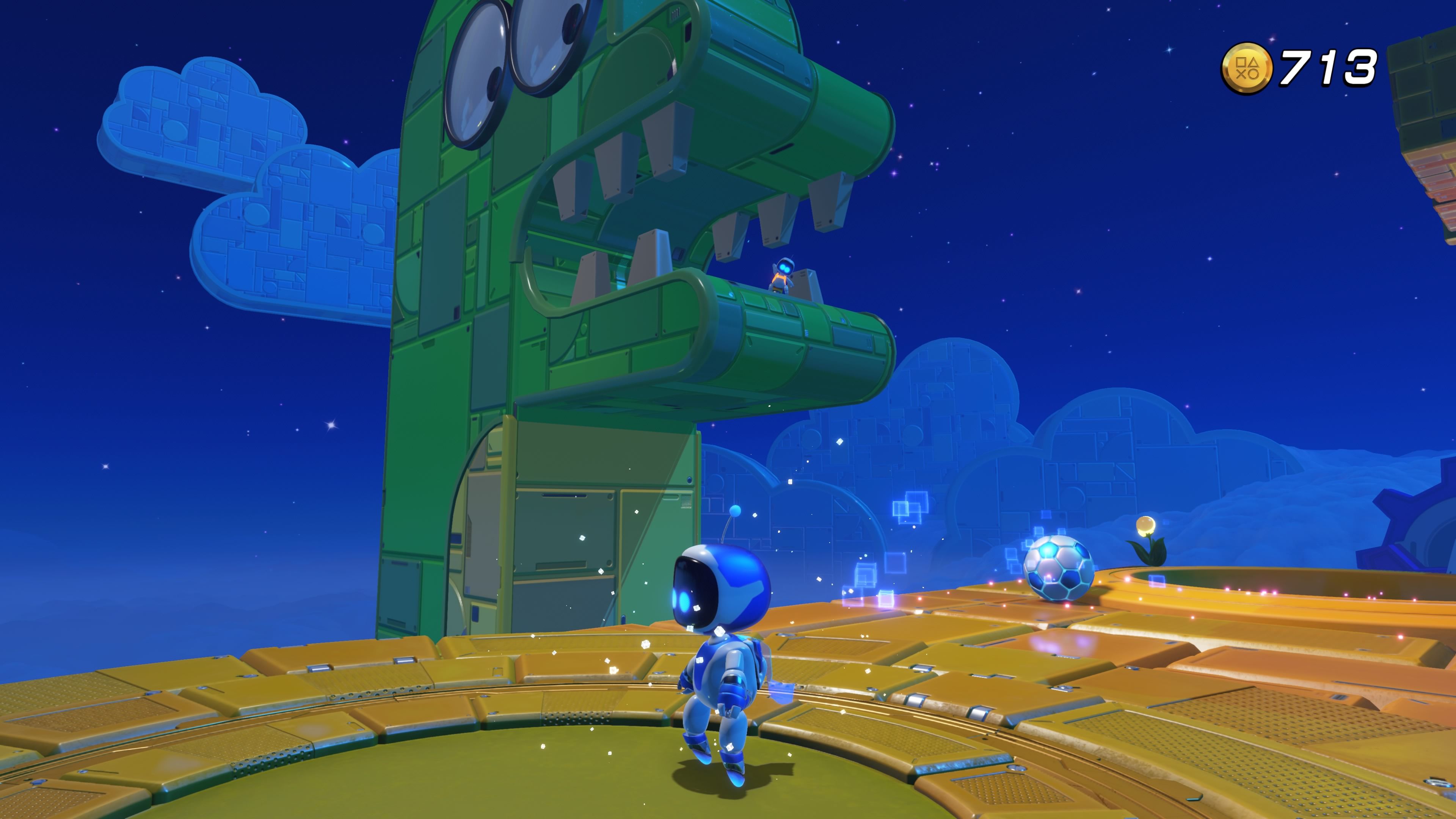Select the Triangle symbol on the coin icon
The image size is (1456, 819).
click(1254, 63)
